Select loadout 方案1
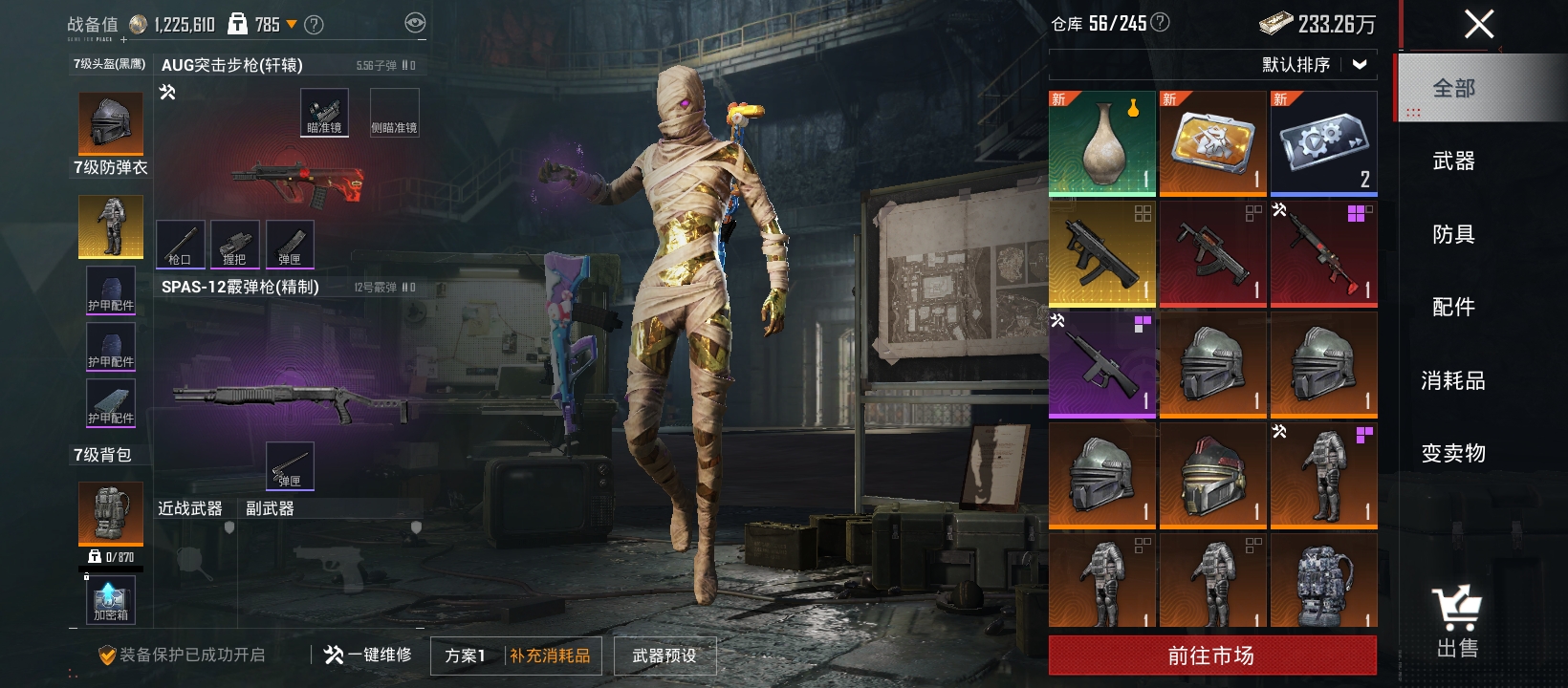The width and height of the screenshot is (1568, 688). point(466,656)
